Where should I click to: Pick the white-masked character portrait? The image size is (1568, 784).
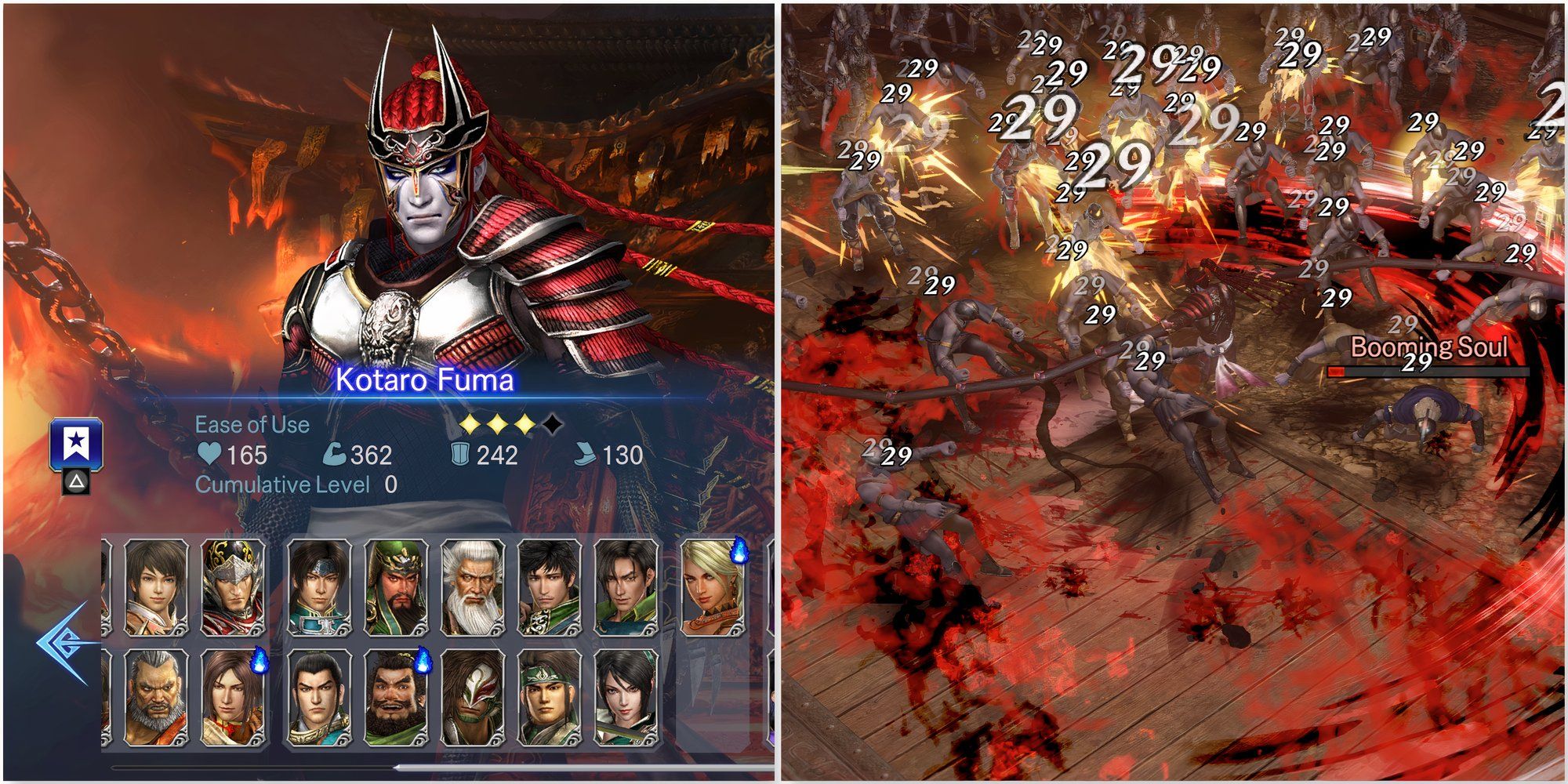click(473, 698)
